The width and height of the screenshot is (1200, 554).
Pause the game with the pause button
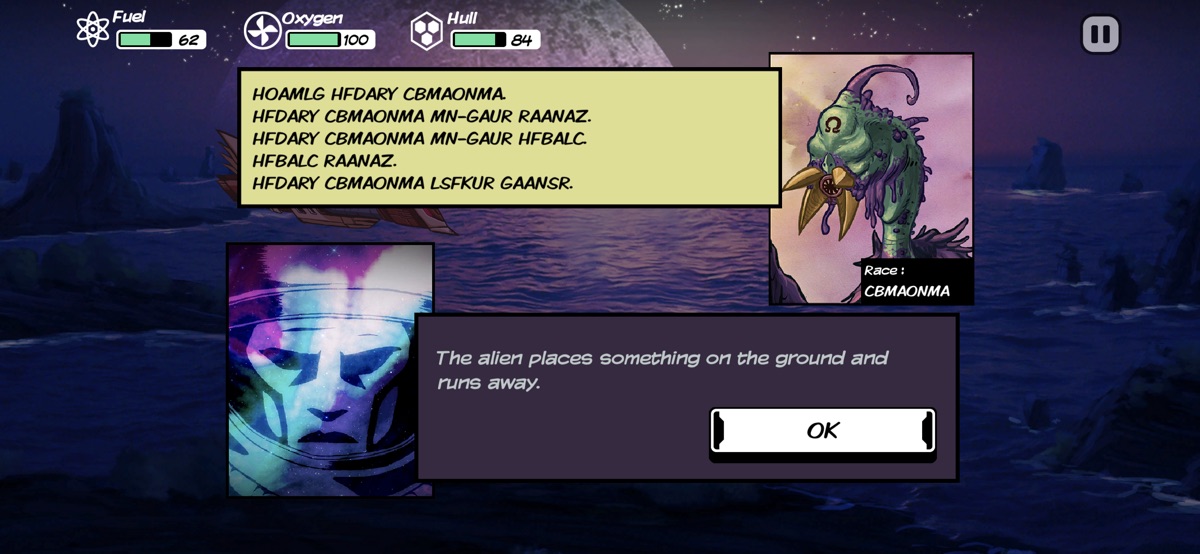coord(1100,35)
